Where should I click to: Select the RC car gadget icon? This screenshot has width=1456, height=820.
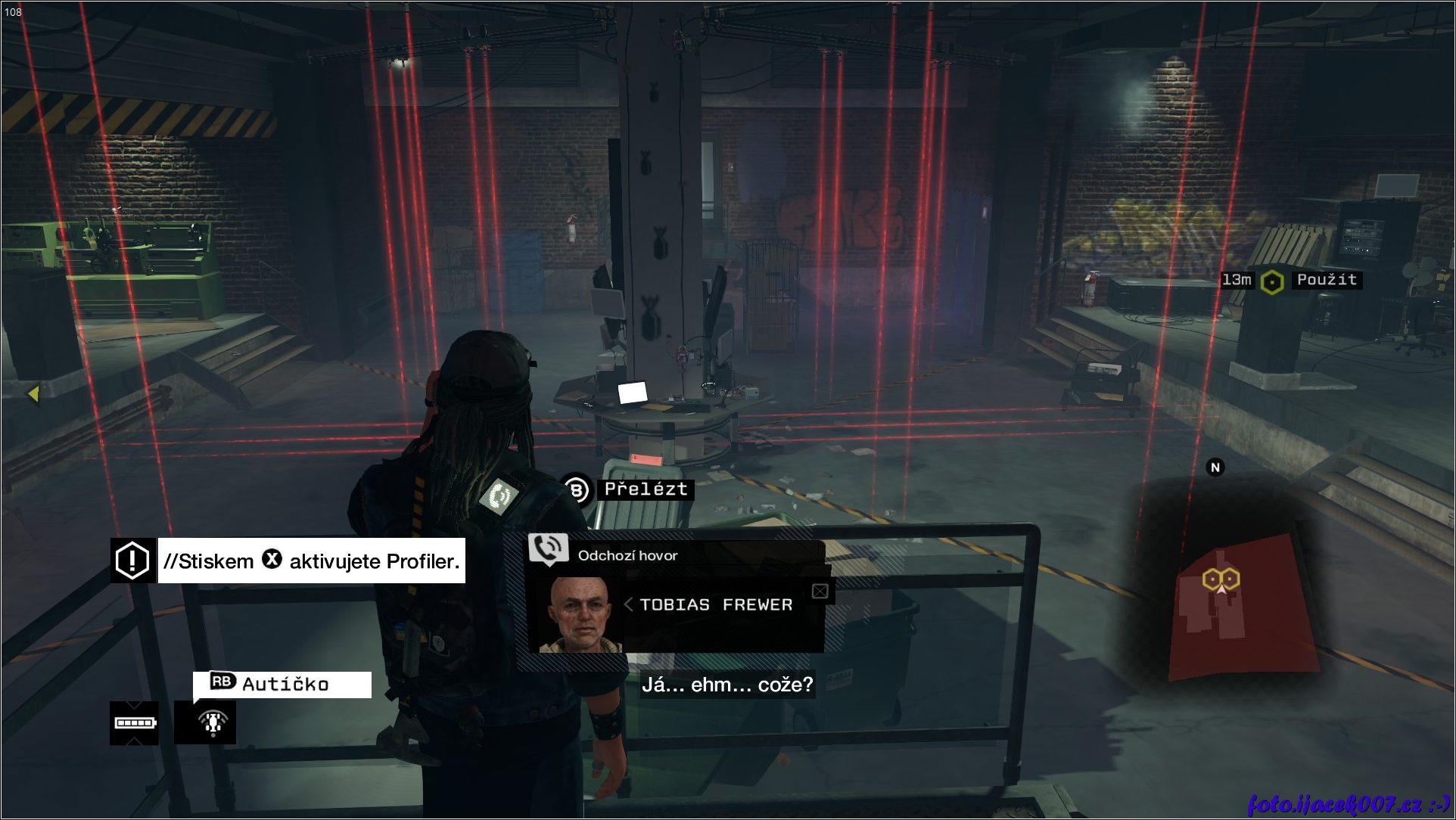pos(205,722)
